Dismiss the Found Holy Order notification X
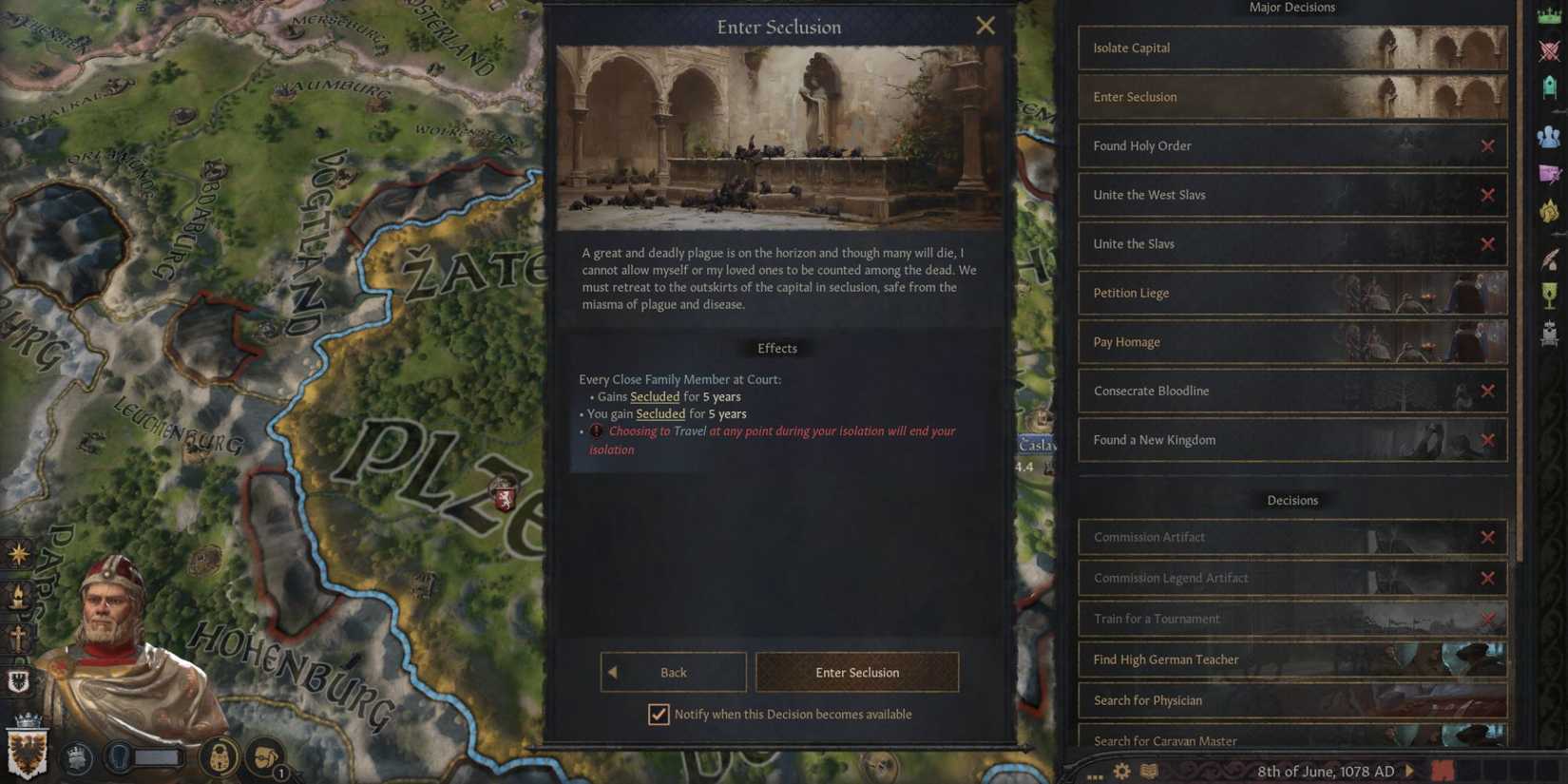The height and width of the screenshot is (784, 1568). tap(1488, 145)
